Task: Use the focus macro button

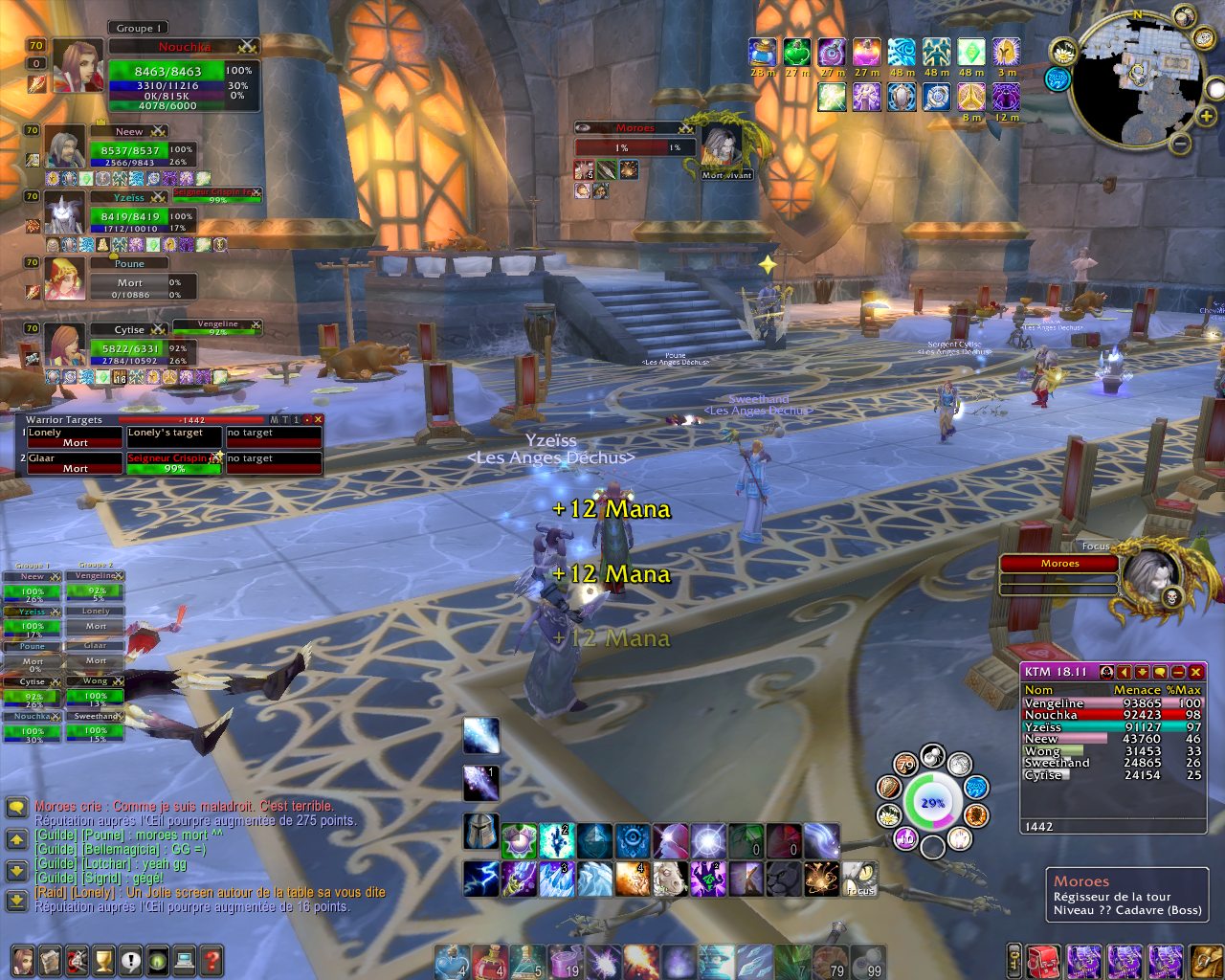Action: [859, 878]
